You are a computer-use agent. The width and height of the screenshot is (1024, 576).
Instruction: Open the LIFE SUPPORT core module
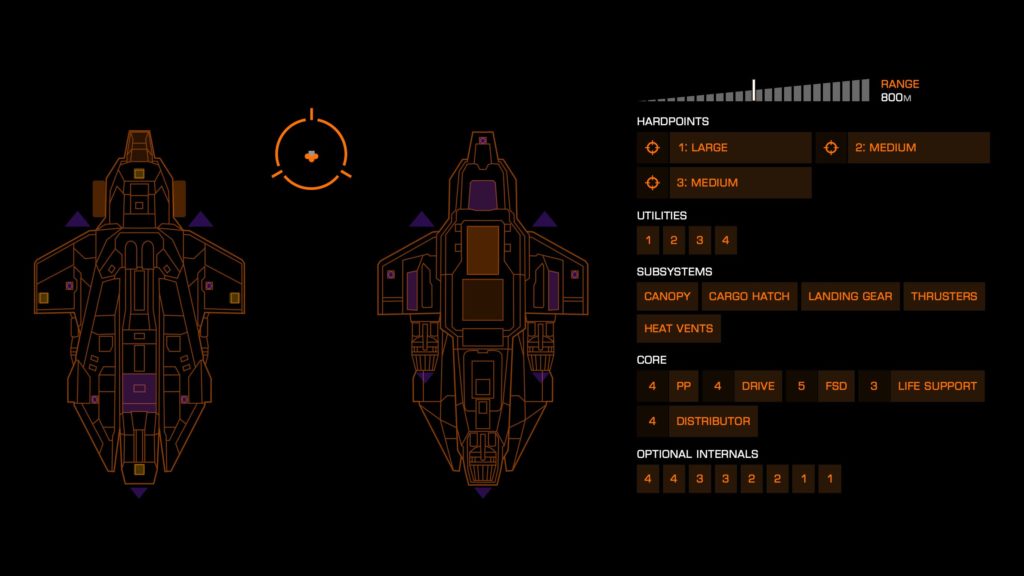coord(936,386)
